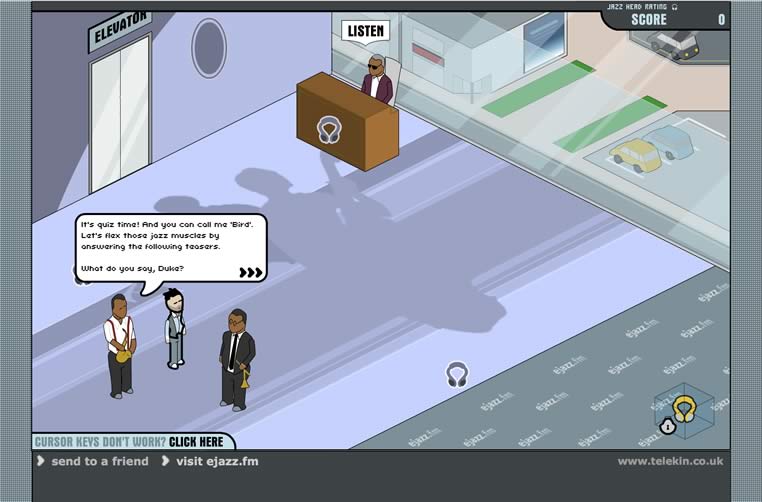This screenshot has width=762, height=502.
Task: Follow the 'visit ejazz.fm' link
Action: click(217, 461)
